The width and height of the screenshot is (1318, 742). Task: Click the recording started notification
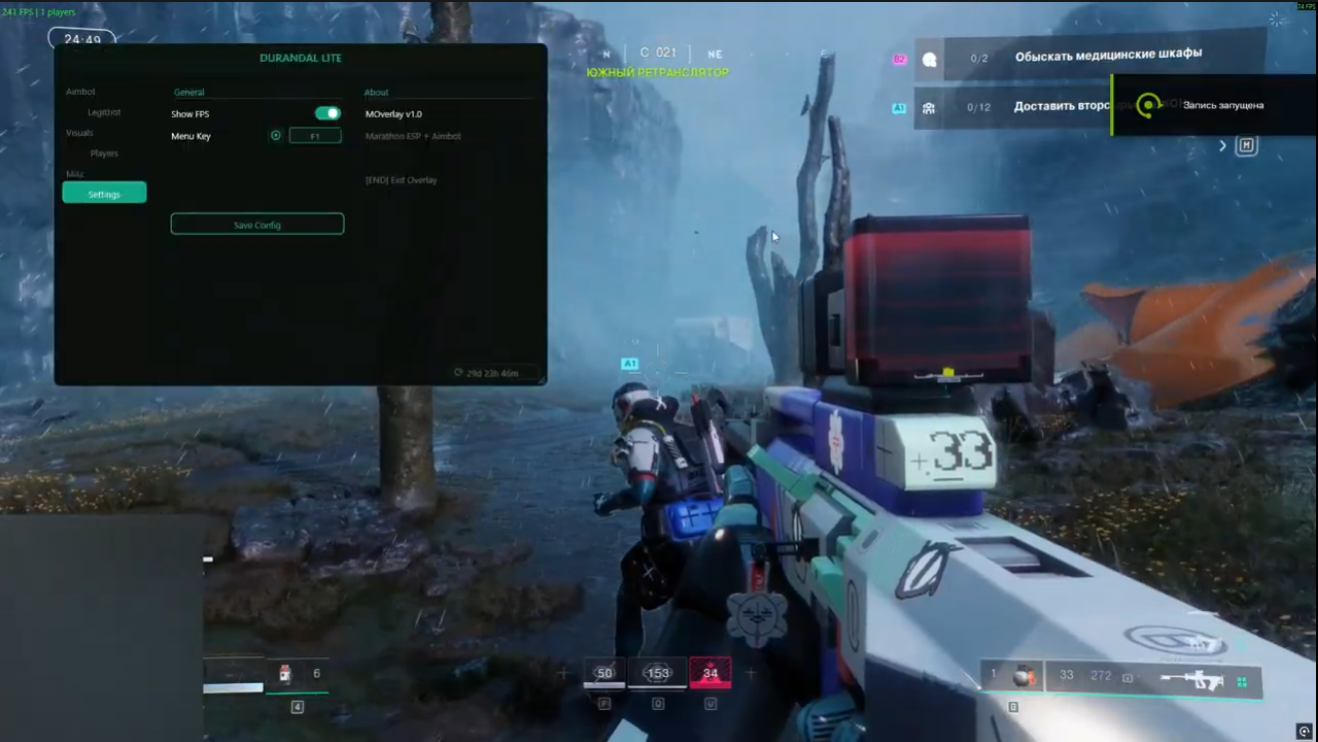tap(1214, 105)
